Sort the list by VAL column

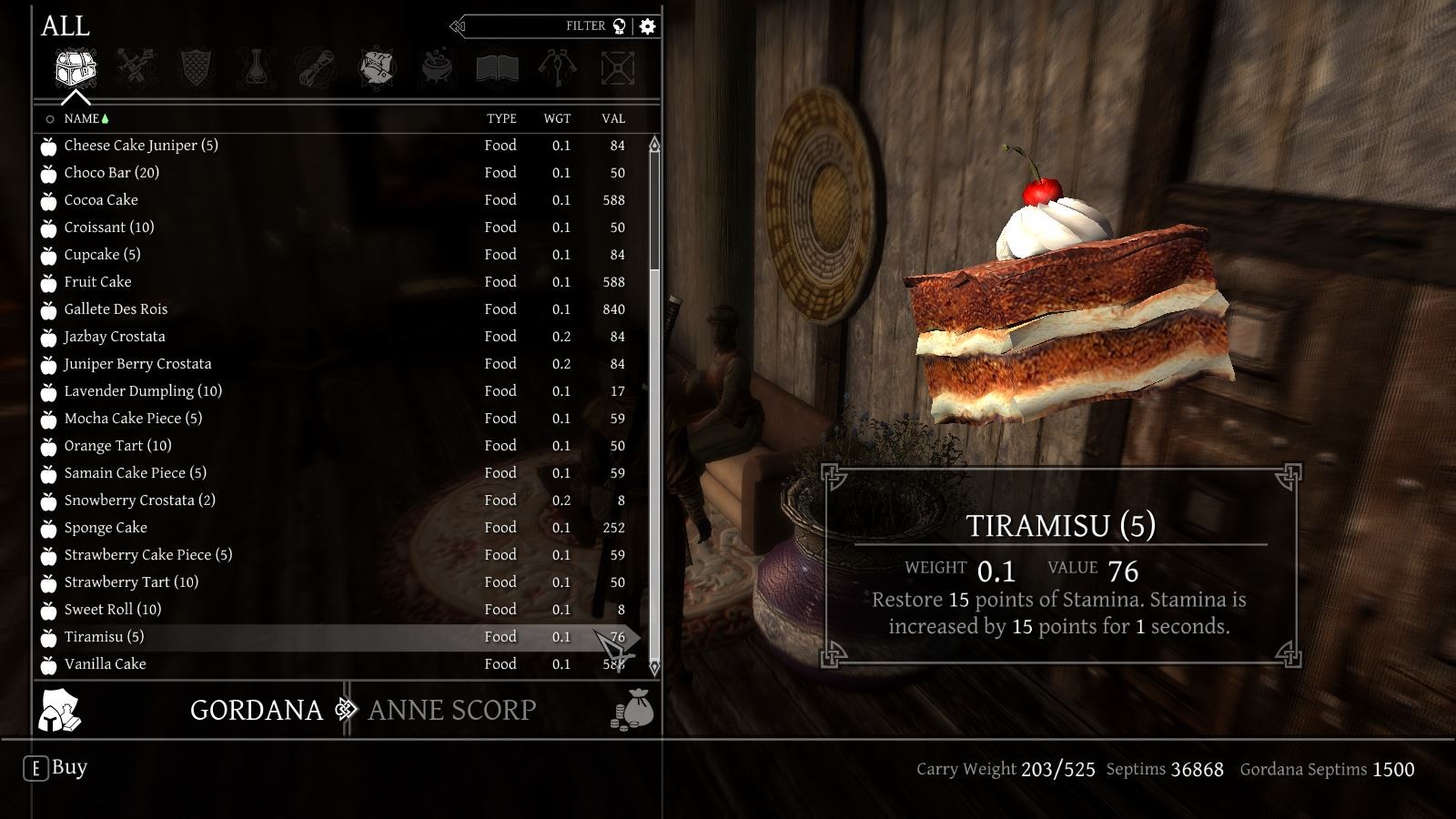pos(613,119)
